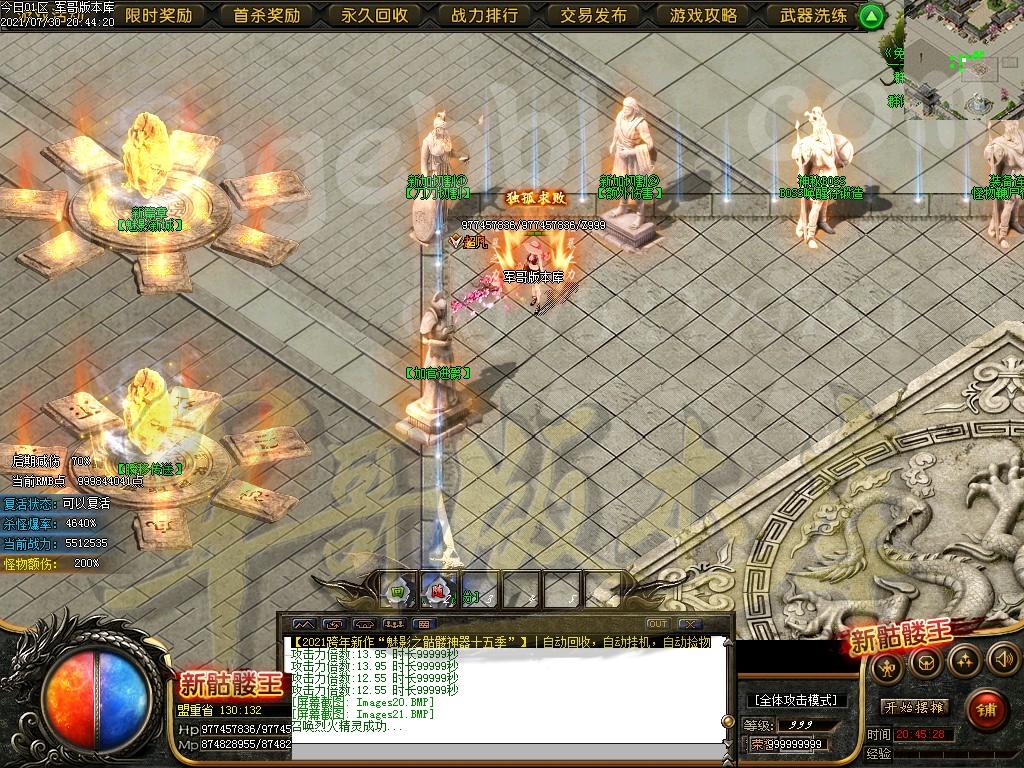Collapse the top menu with green arrow
This screenshot has width=1024, height=768.
pyautogui.click(x=872, y=16)
